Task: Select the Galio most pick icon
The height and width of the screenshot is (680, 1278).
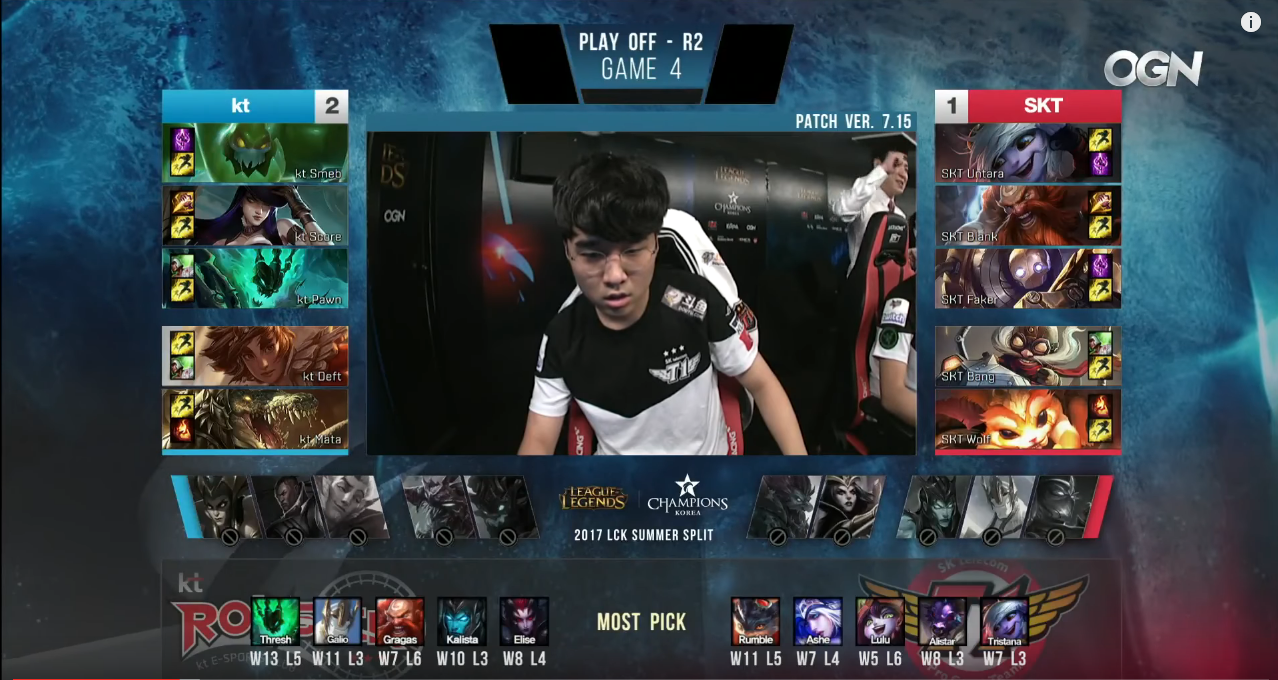Action: click(337, 621)
